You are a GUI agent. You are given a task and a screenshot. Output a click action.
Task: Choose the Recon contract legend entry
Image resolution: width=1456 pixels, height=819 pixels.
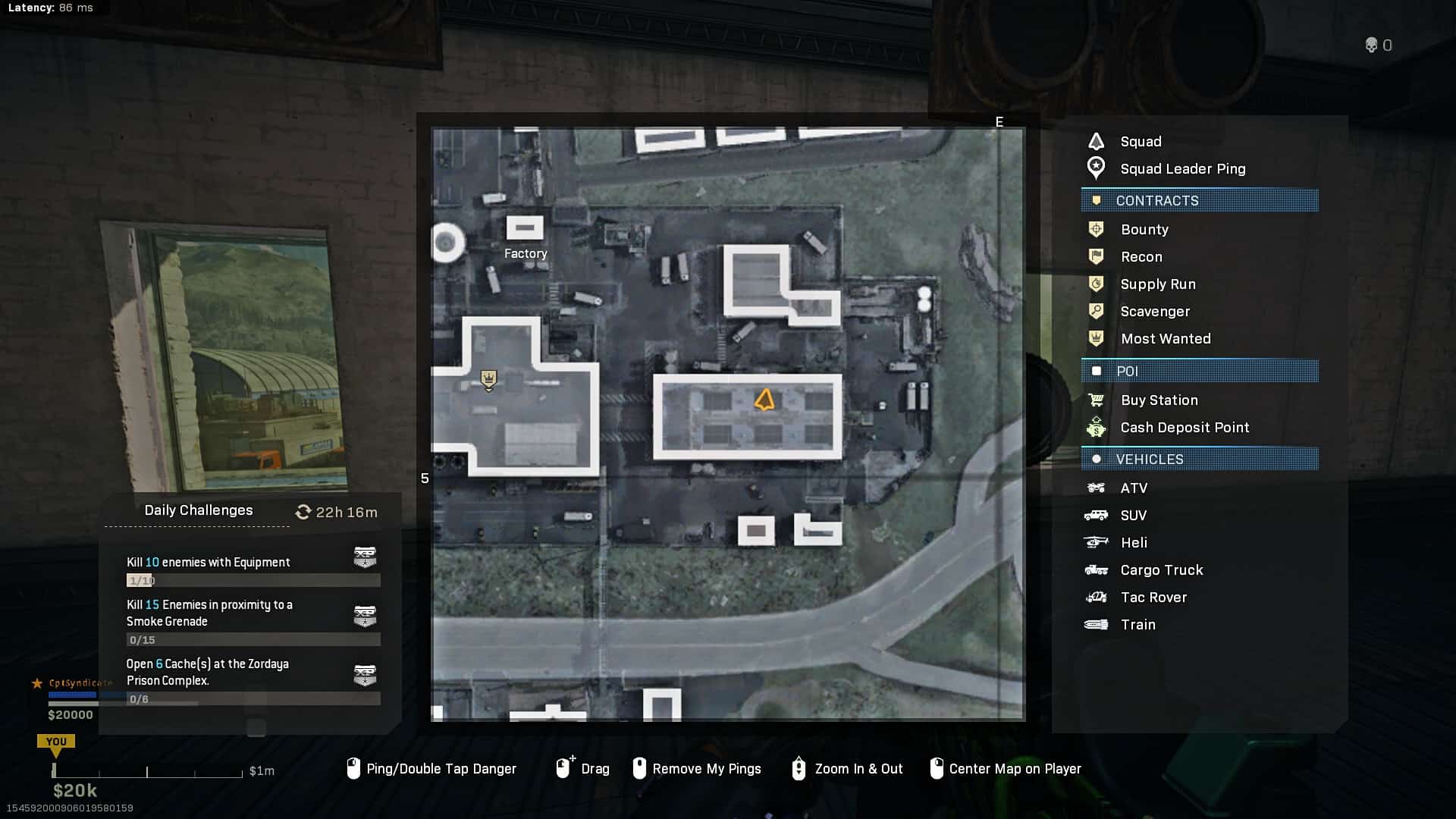click(1141, 257)
